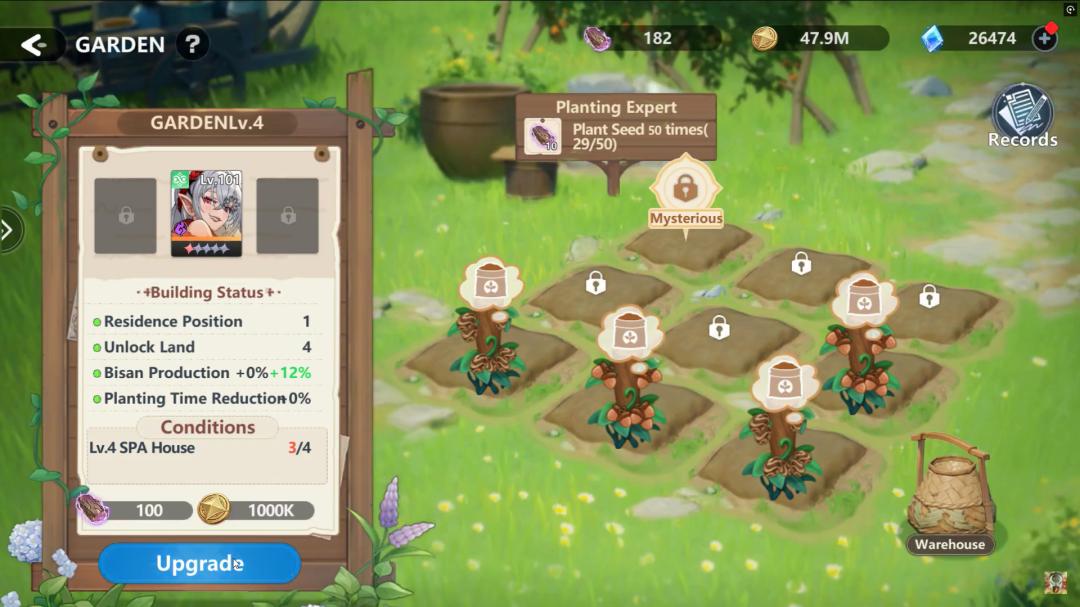This screenshot has width=1080, height=607.
Task: Open the Warehouse basket
Action: 949,497
